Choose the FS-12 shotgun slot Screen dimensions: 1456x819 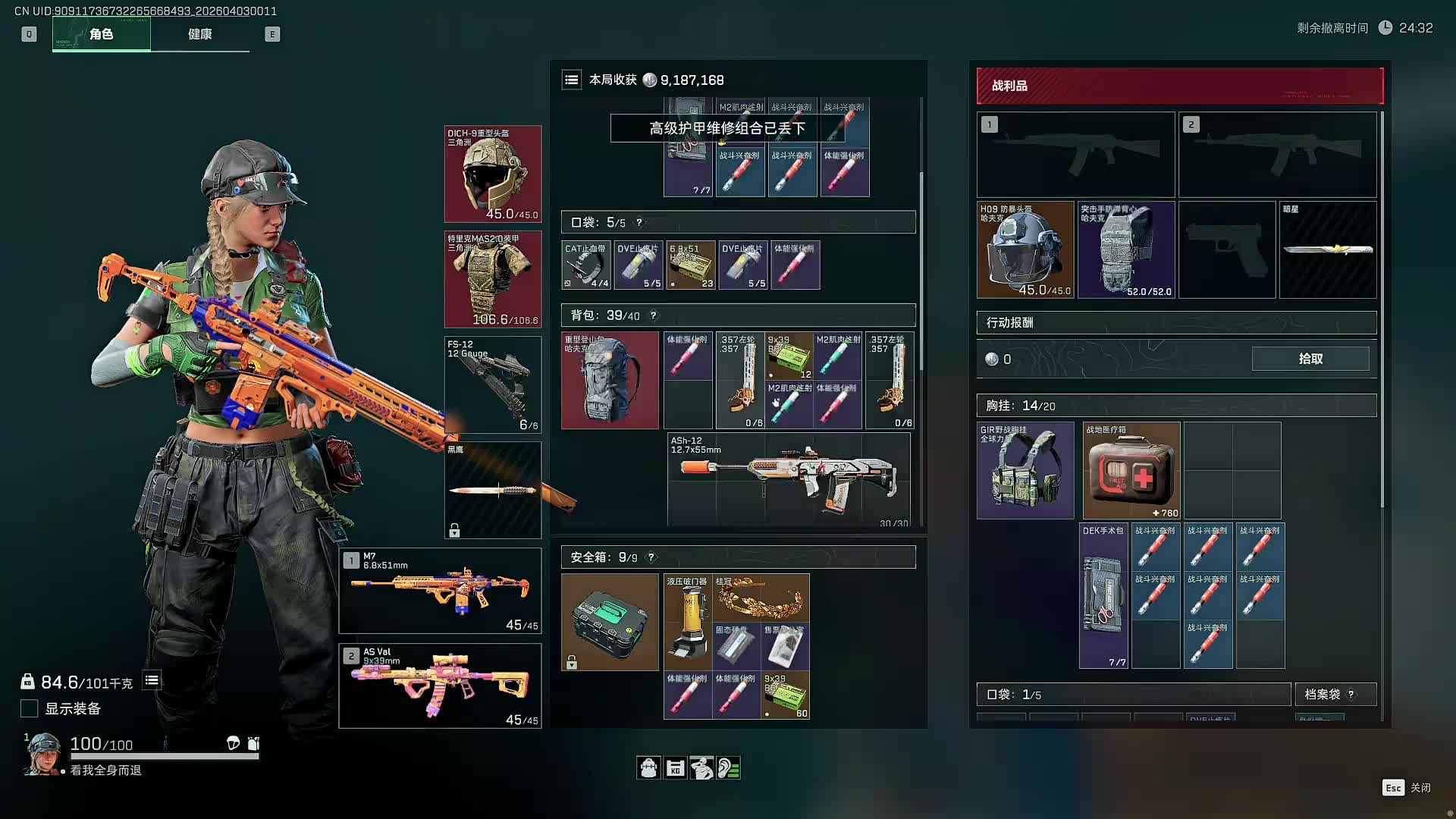pyautogui.click(x=493, y=384)
